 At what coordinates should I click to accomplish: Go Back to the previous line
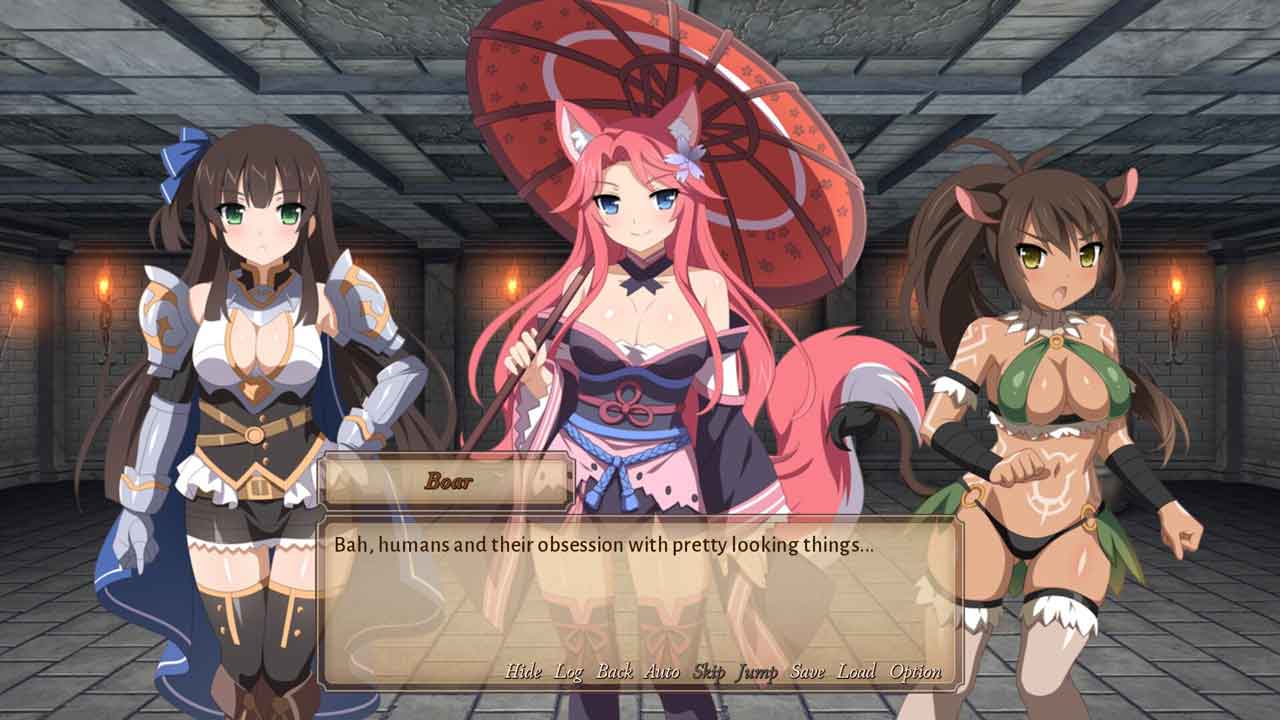pyautogui.click(x=614, y=671)
